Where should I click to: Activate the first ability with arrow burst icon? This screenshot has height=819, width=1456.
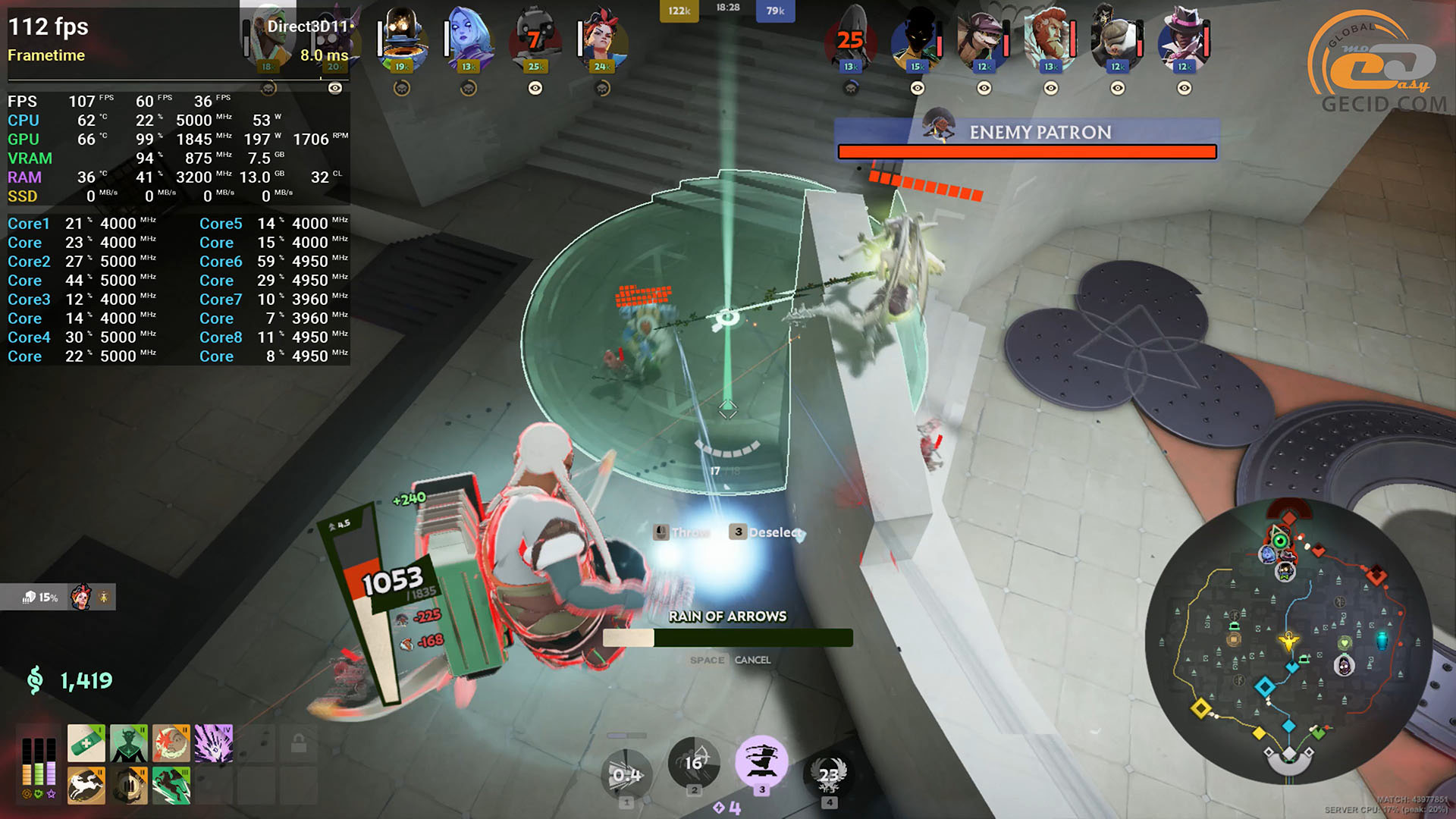(x=626, y=775)
